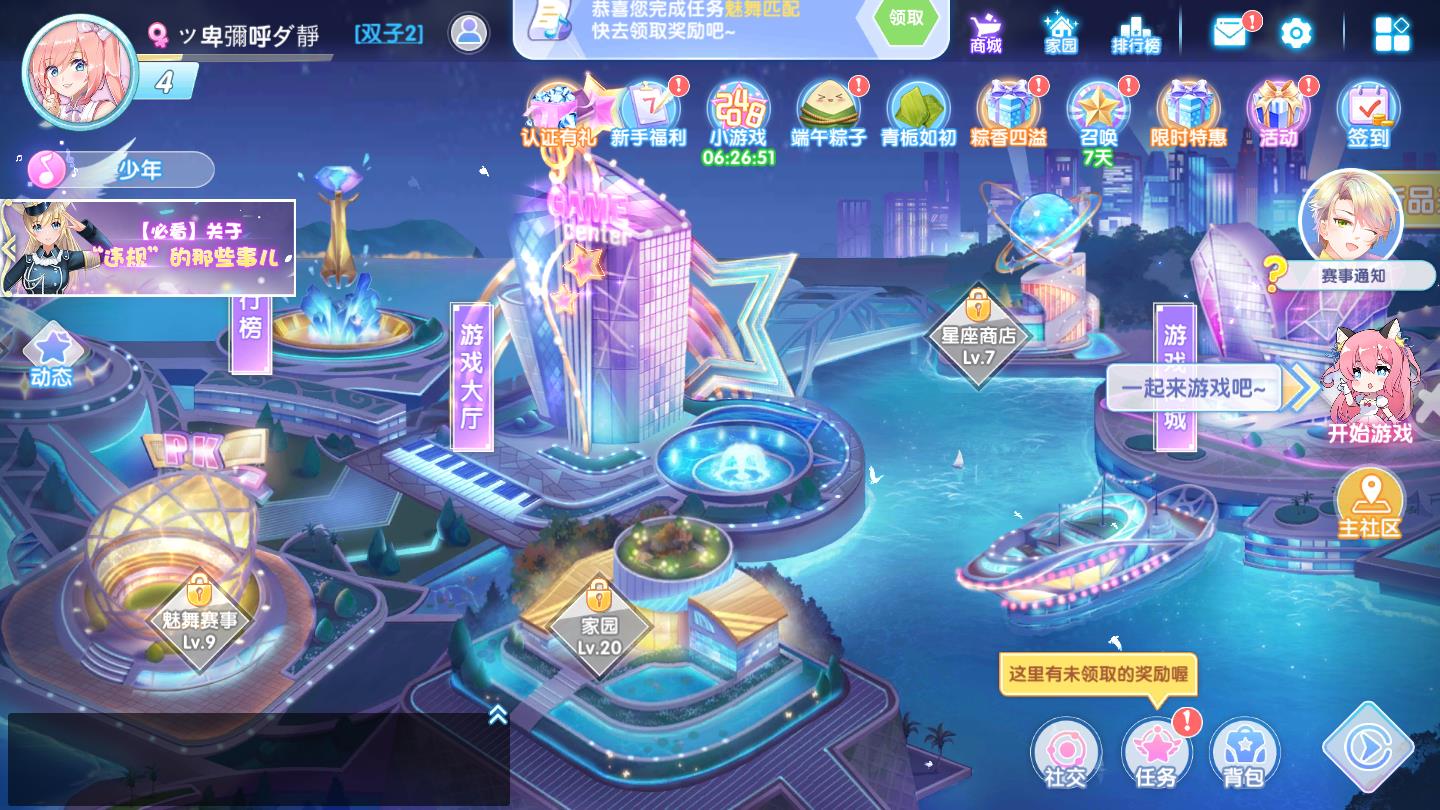Click the player avatar portrait
Viewport: 1440px width, 810px height.
click(80, 70)
